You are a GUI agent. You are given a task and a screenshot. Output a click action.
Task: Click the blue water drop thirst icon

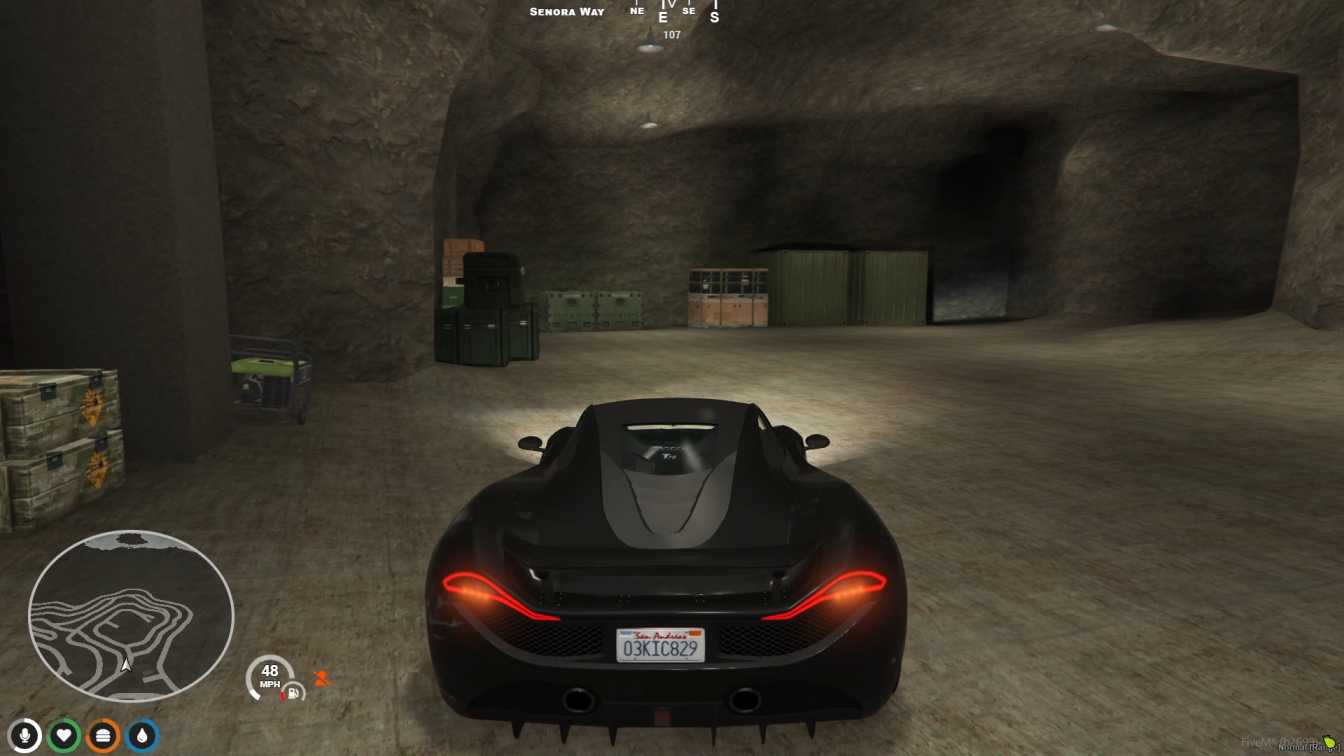pyautogui.click(x=142, y=736)
